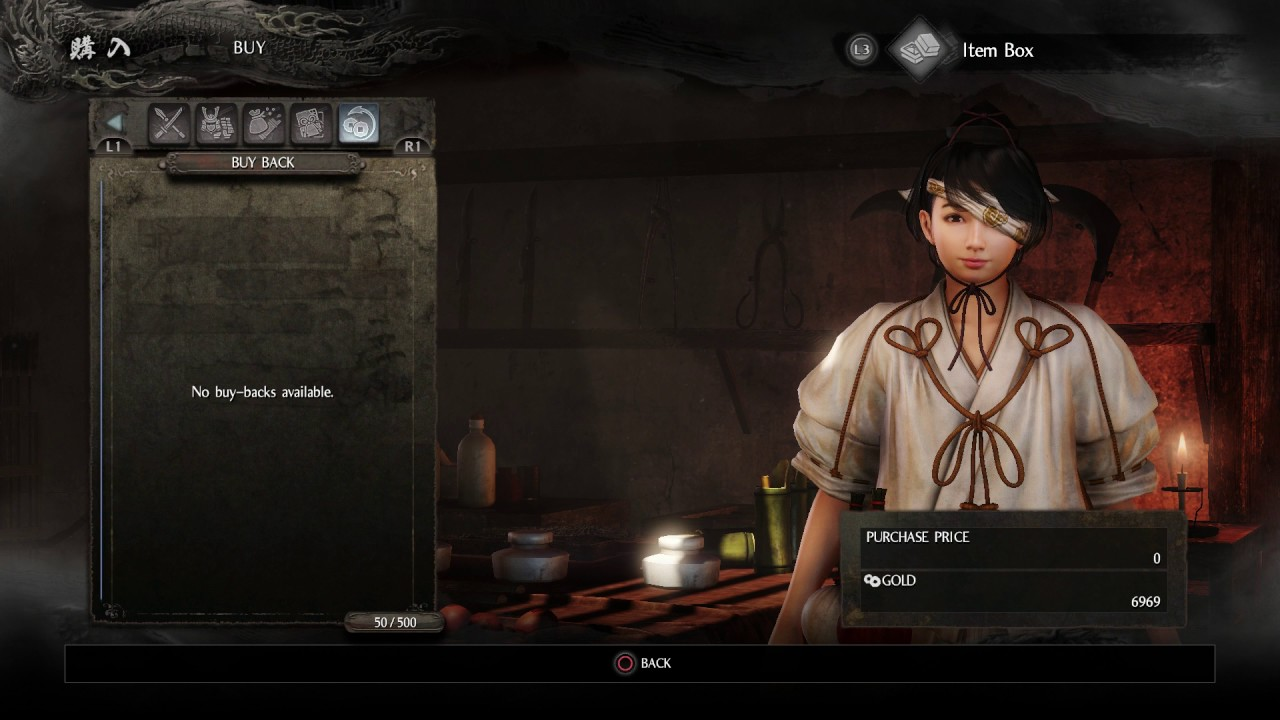Viewport: 1280px width, 720px height.
Task: Click the left arrow to cycle tabs
Action: click(x=115, y=123)
